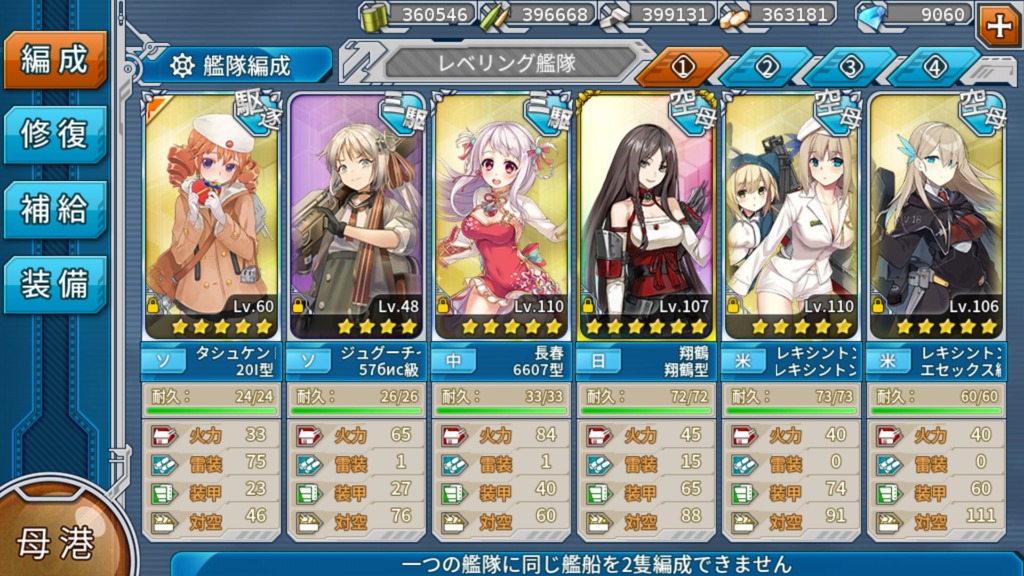Switch to fleet tab 2
The image size is (1024, 576).
(766, 67)
